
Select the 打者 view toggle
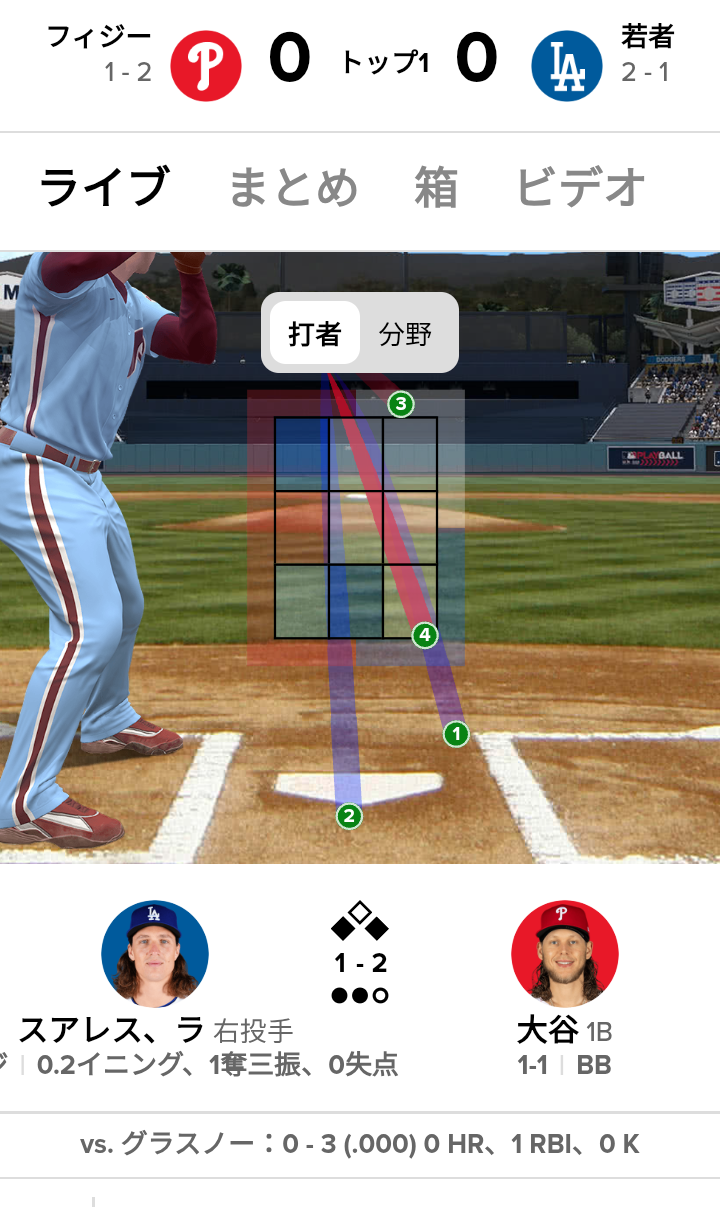[x=315, y=334]
